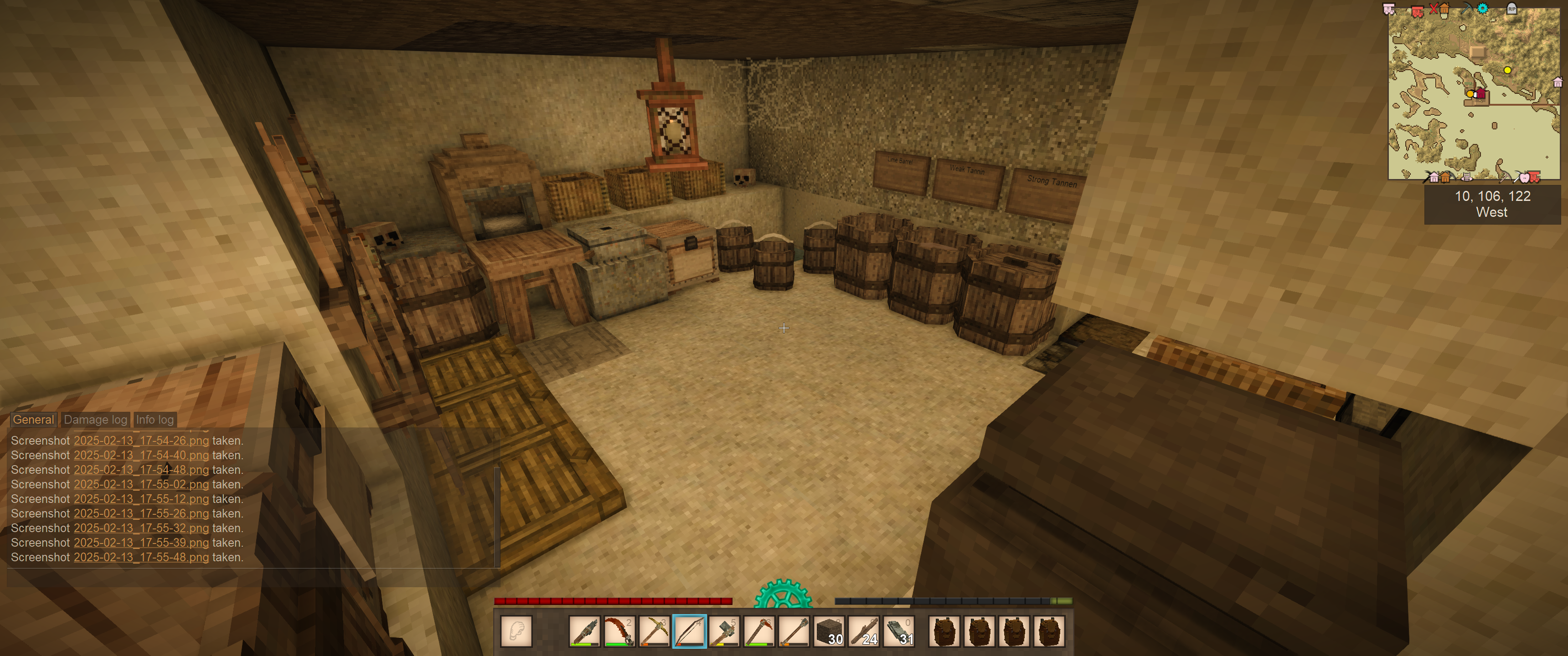Click the yellow dot waypoint on minimap
This screenshot has width=1568, height=656.
tap(1508, 71)
